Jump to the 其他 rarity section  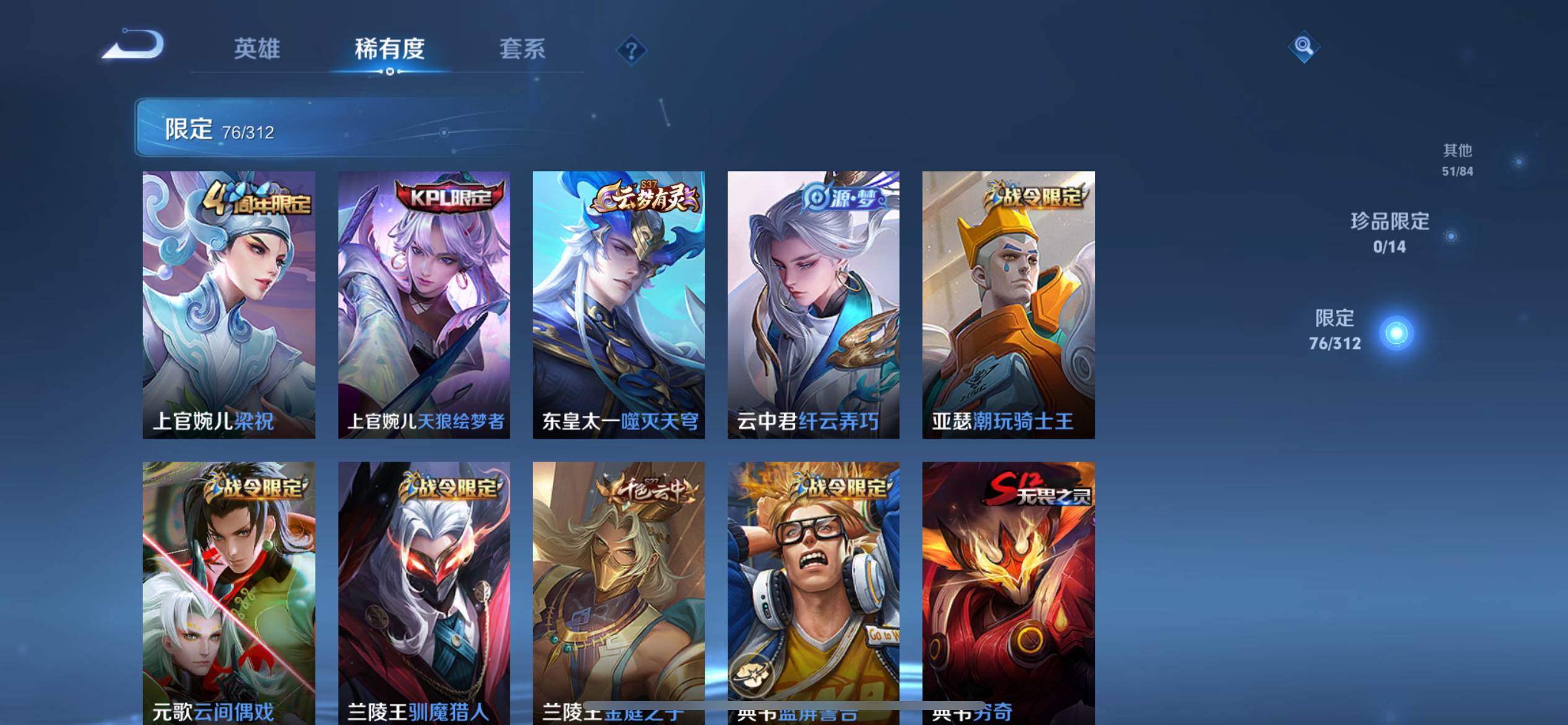[x=1457, y=160]
